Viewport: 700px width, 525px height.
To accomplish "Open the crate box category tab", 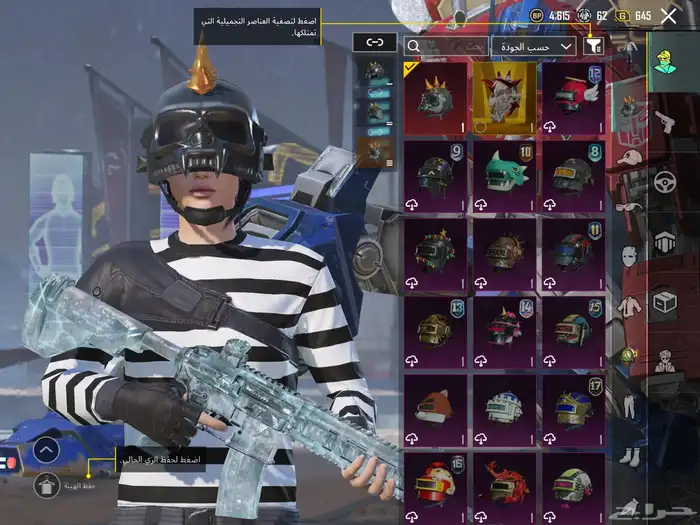I will (664, 301).
